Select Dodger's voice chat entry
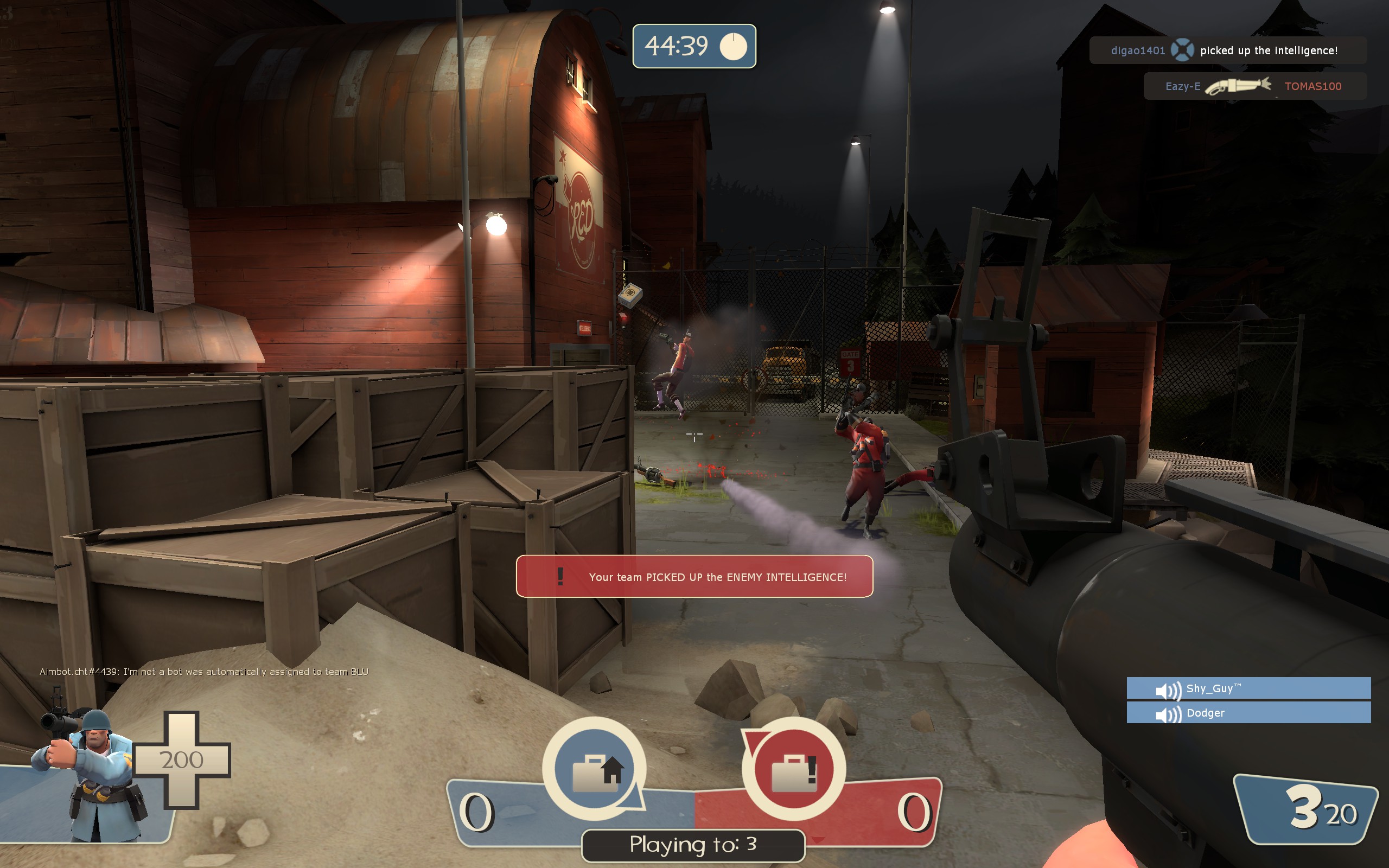The height and width of the screenshot is (868, 1389). pyautogui.click(x=1248, y=713)
